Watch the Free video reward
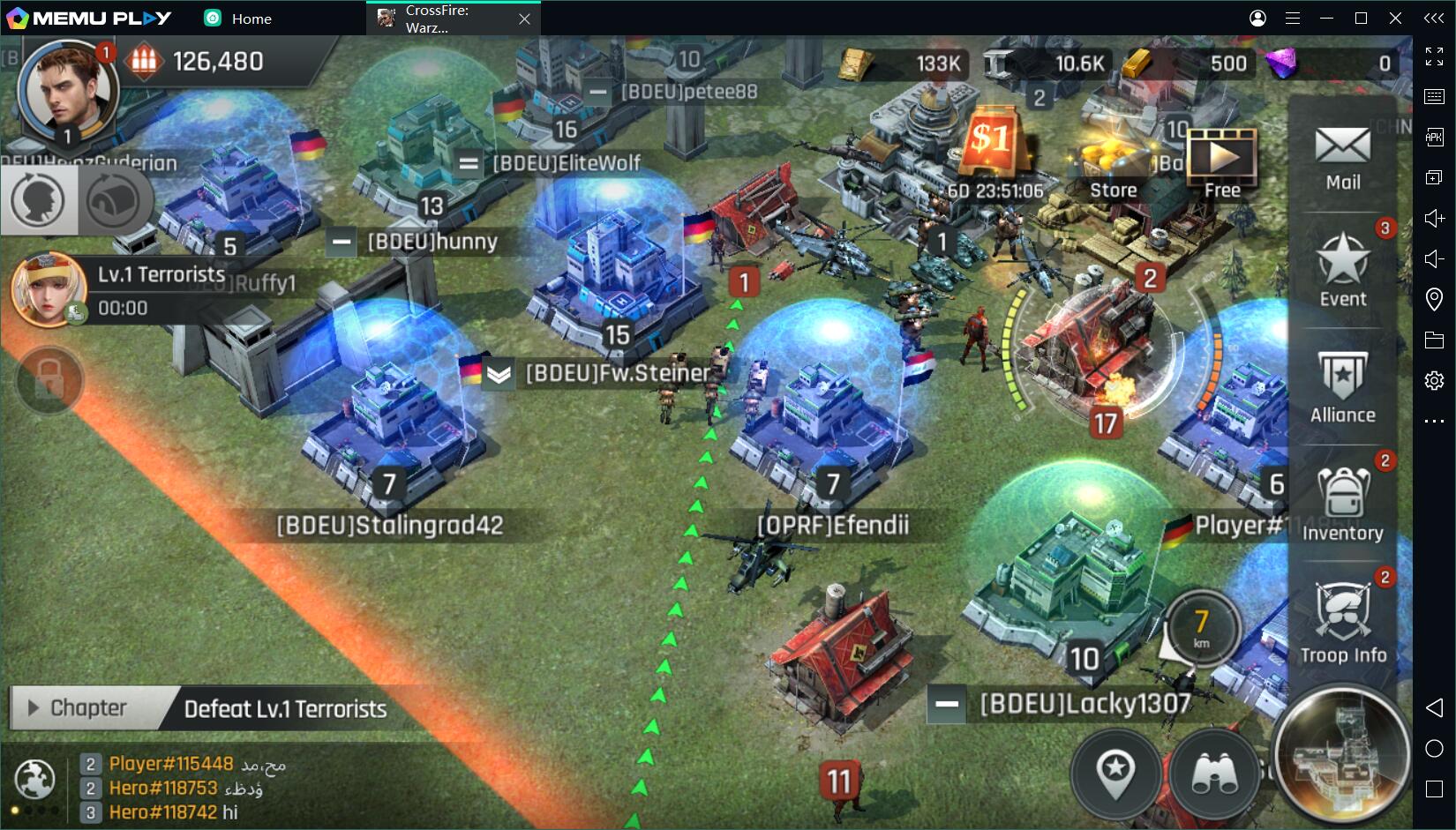 1222,163
